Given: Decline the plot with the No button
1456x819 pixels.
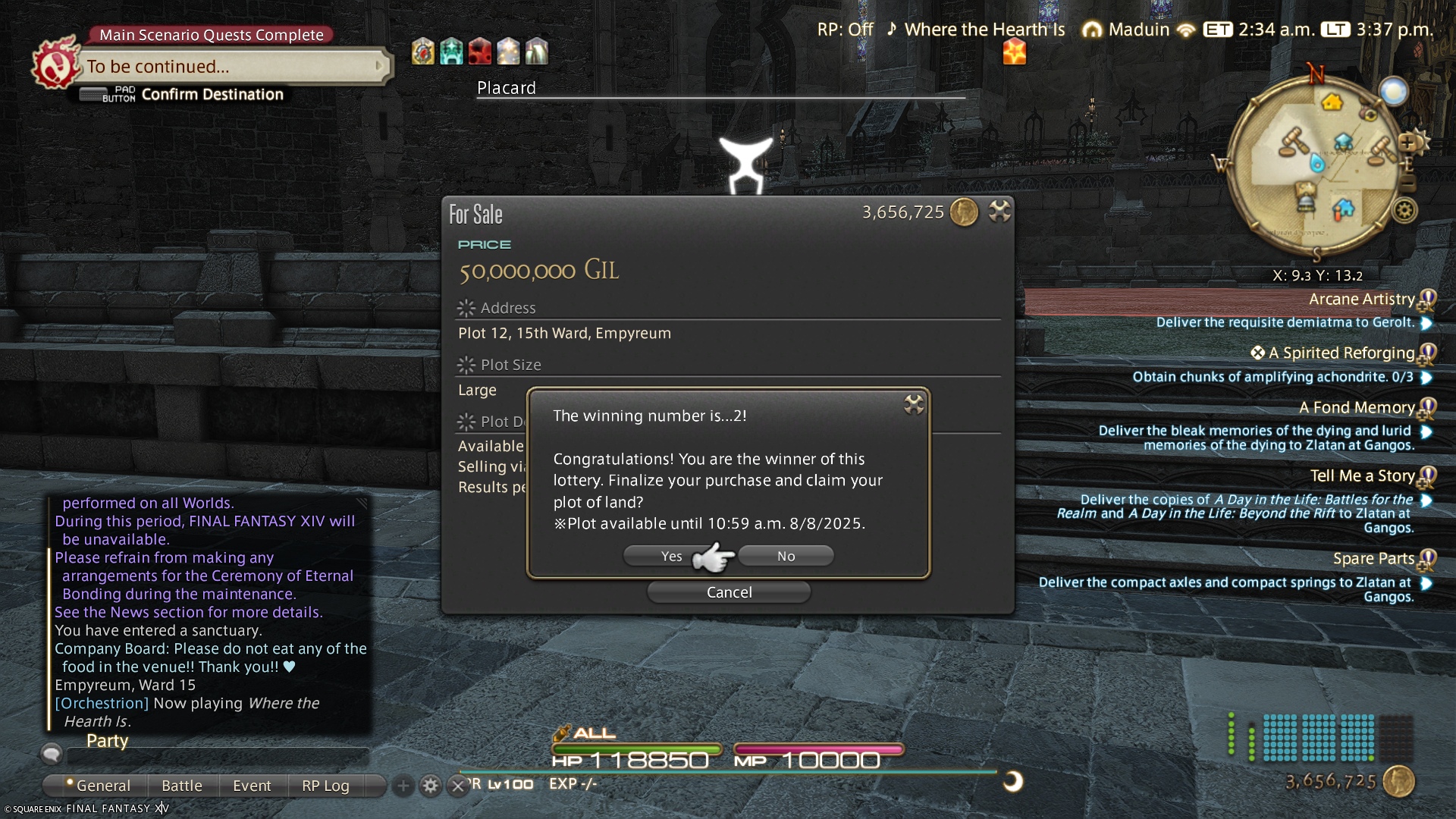Looking at the screenshot, I should [786, 557].
